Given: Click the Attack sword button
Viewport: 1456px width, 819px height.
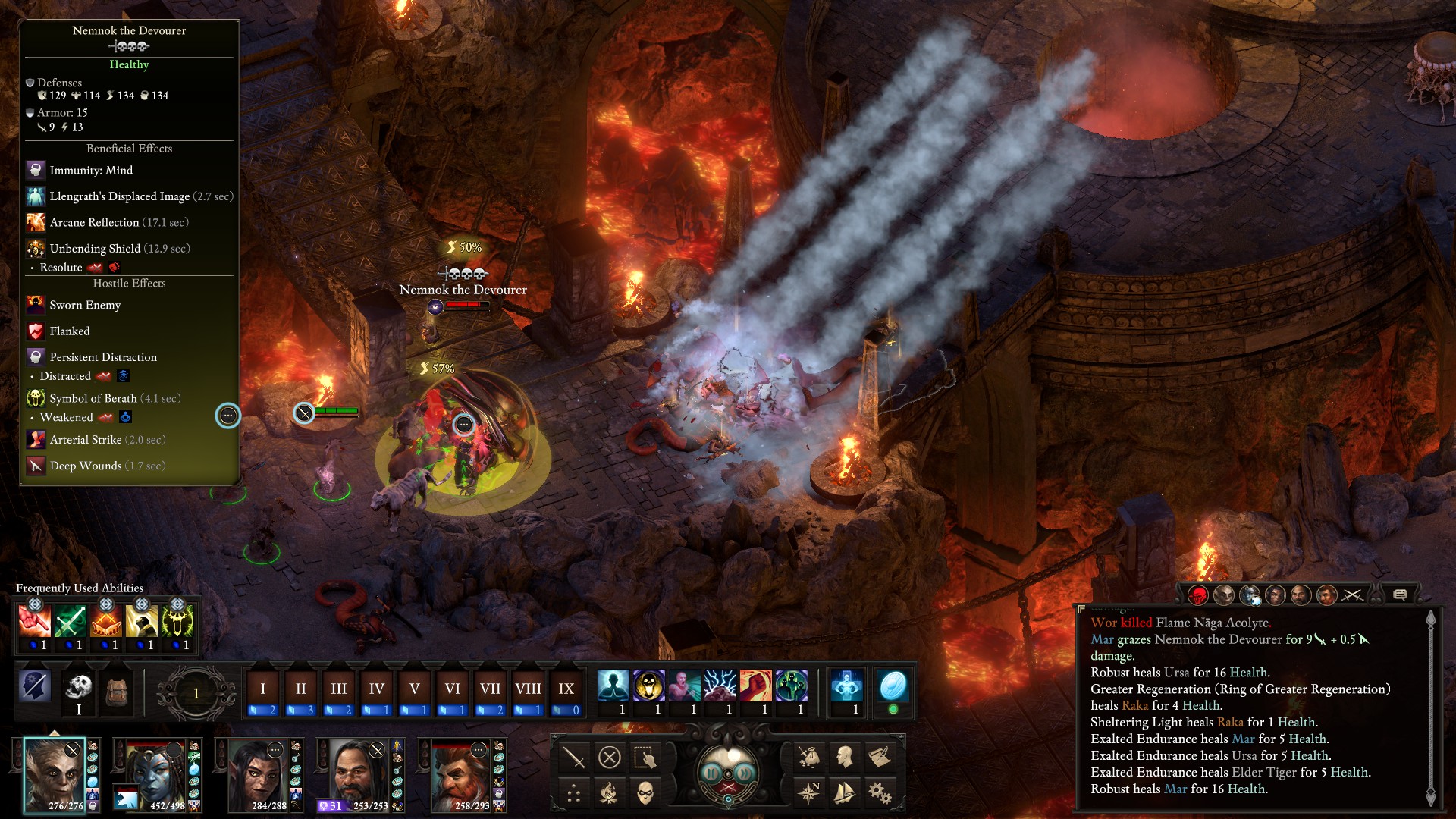Looking at the screenshot, I should pos(574,758).
